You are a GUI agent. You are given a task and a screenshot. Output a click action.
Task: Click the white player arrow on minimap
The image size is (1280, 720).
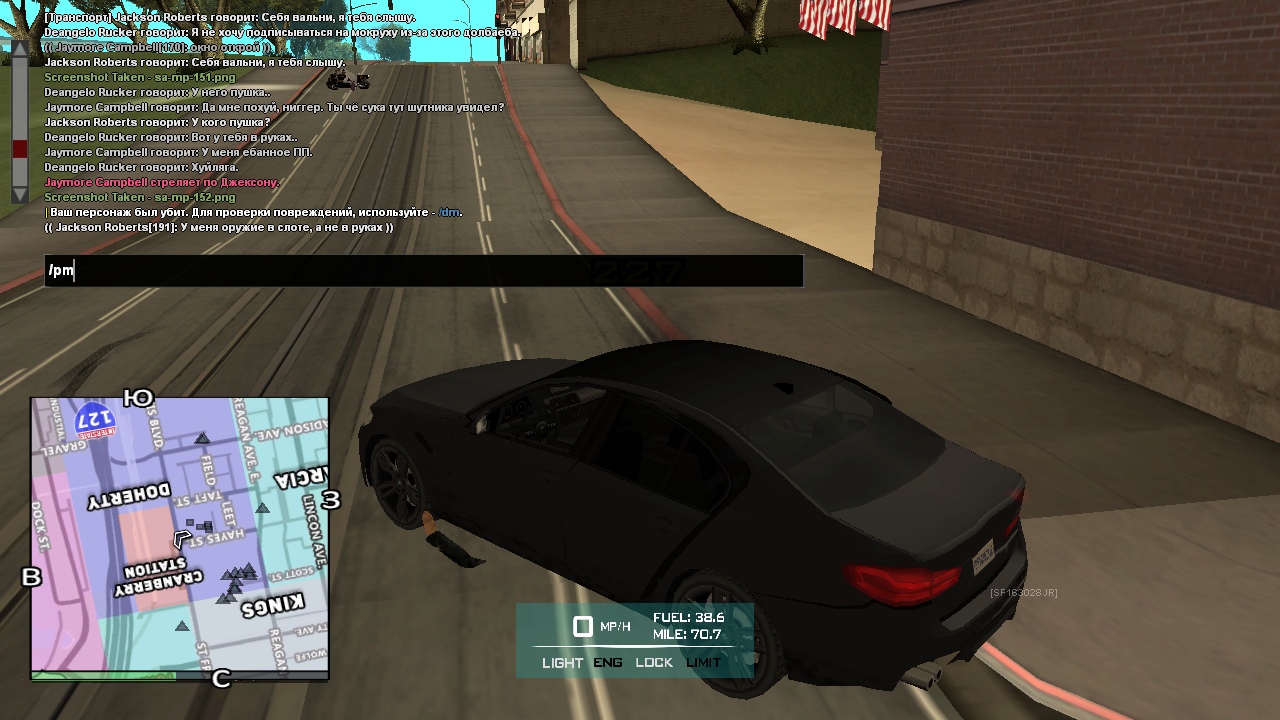coord(182,540)
